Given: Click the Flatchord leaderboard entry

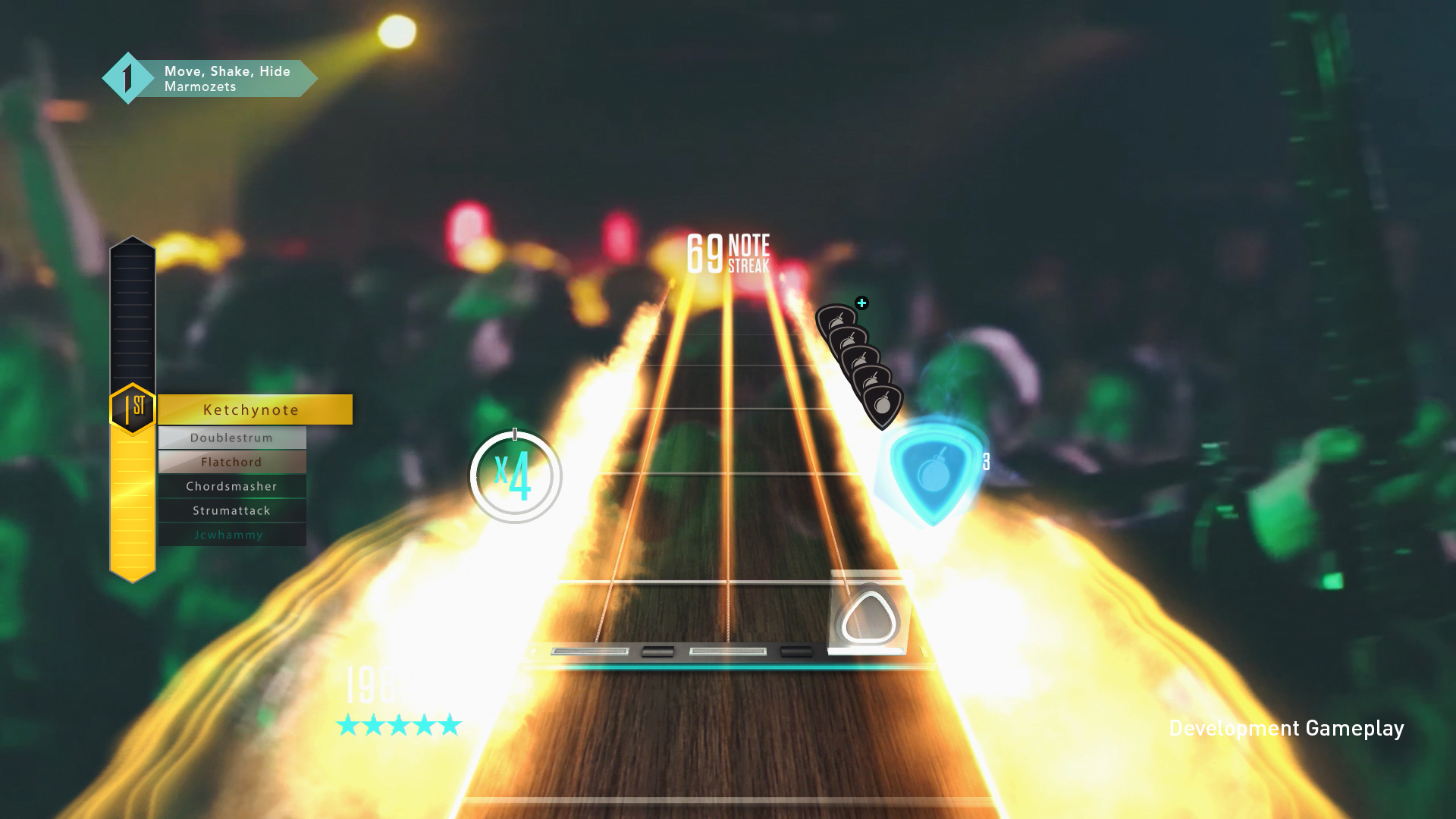Looking at the screenshot, I should click(232, 462).
